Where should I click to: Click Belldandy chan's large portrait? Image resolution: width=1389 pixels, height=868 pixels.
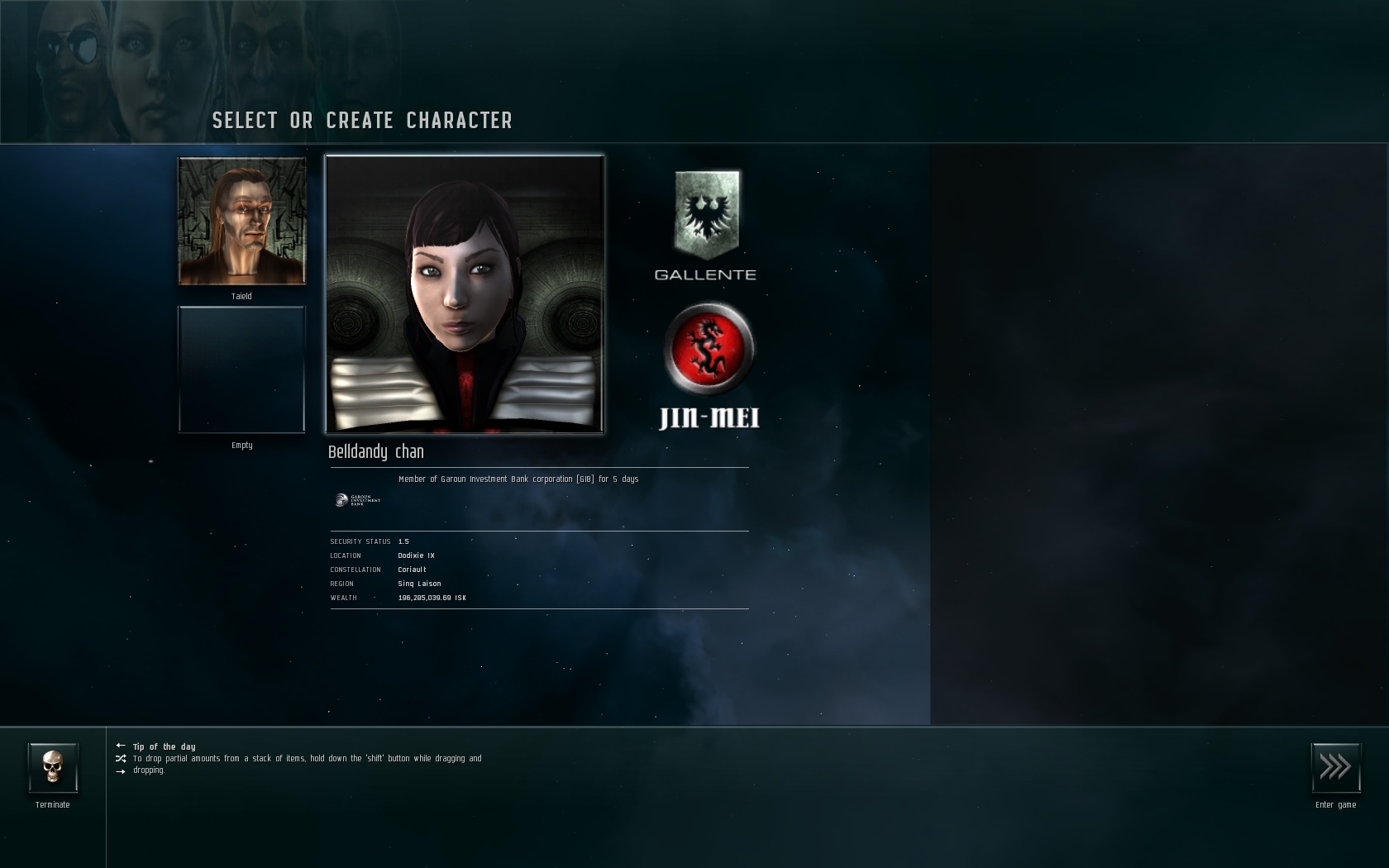(x=465, y=294)
